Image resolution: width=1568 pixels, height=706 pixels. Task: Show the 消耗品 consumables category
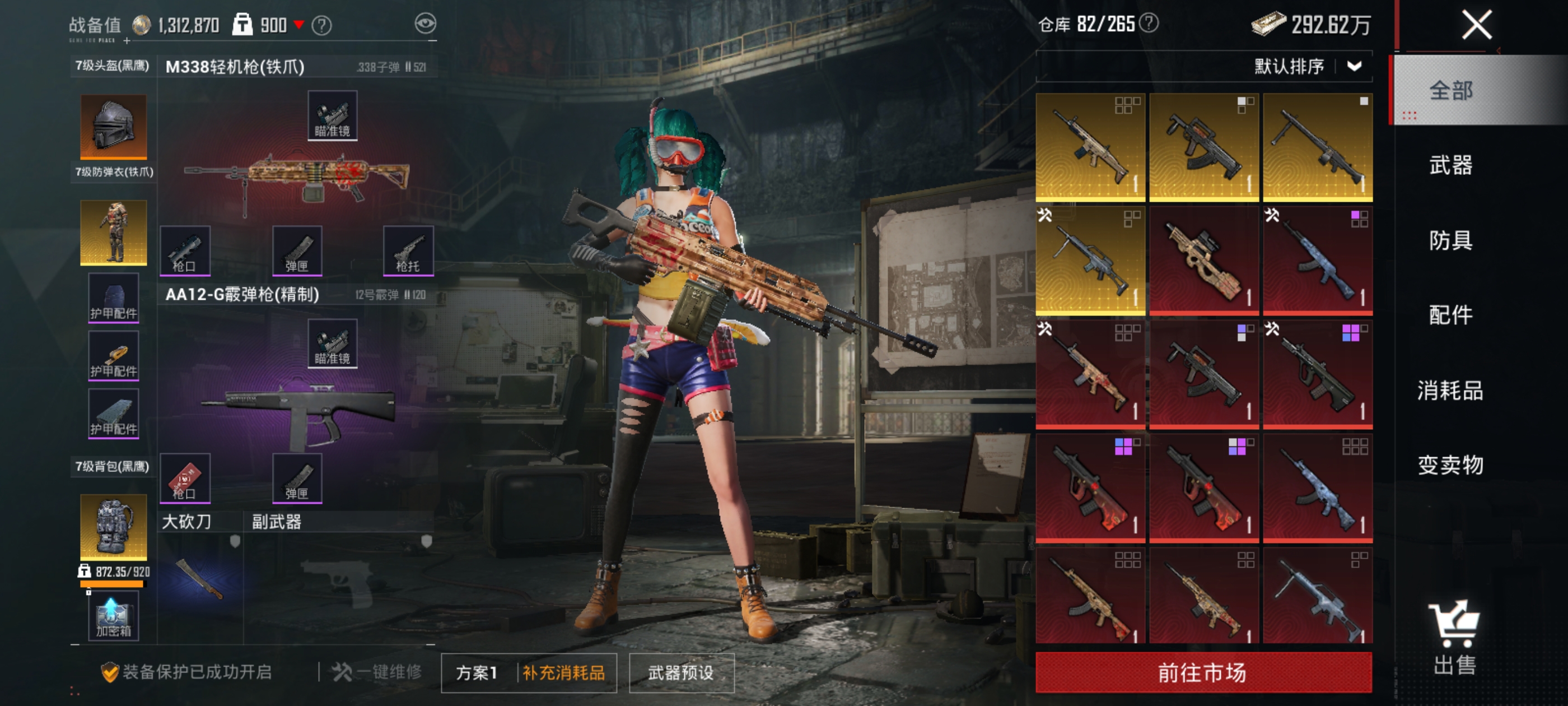coord(1450,390)
